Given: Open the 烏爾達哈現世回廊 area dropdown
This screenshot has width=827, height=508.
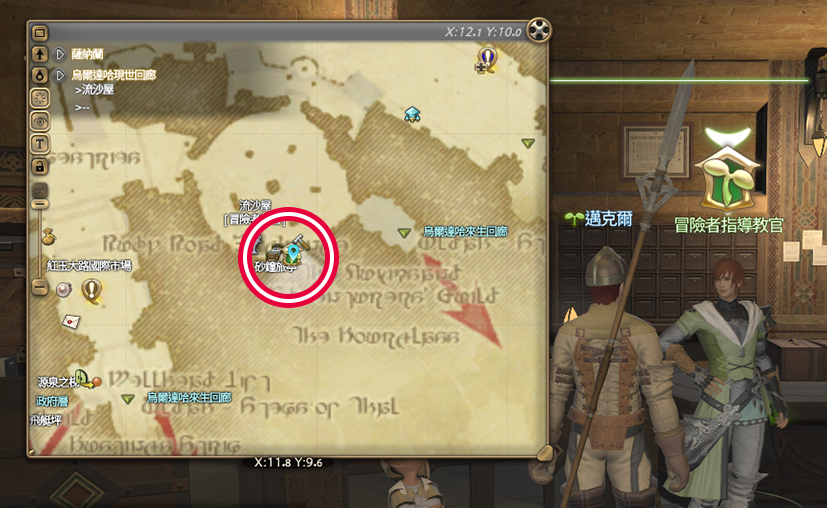Looking at the screenshot, I should (61, 75).
